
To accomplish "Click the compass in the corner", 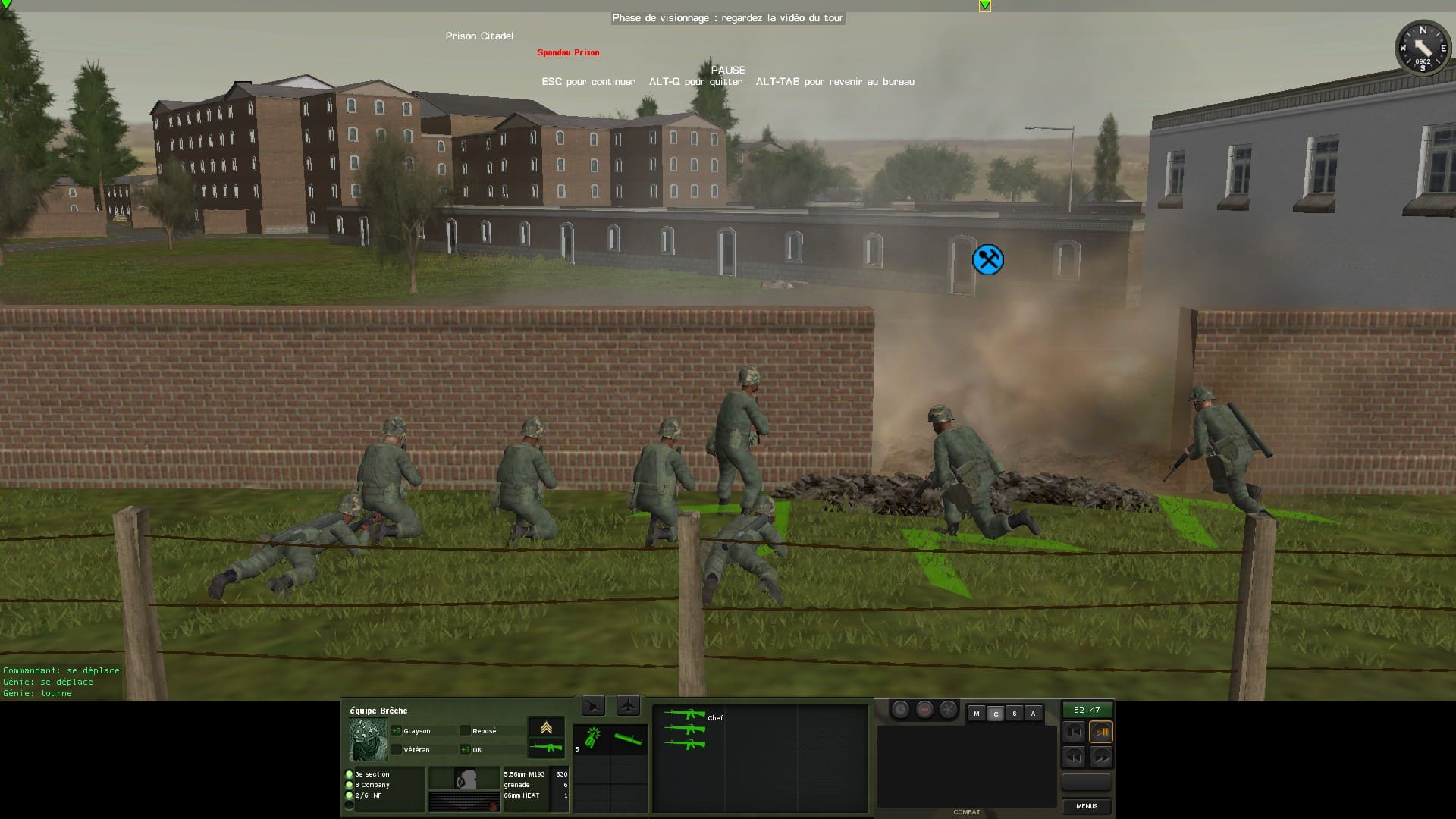I will (x=1422, y=48).
